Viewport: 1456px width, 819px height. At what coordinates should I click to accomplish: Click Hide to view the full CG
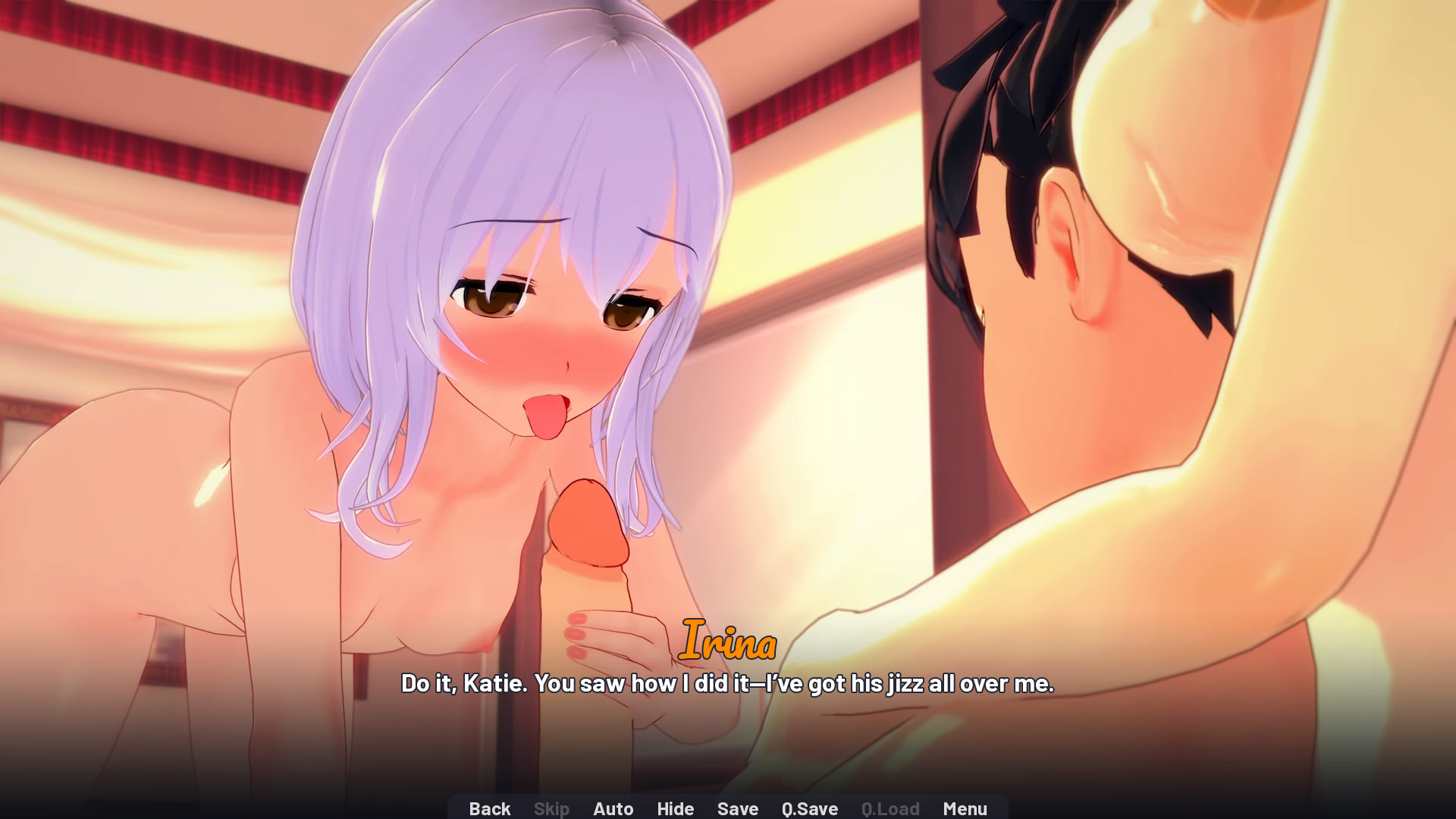[675, 808]
